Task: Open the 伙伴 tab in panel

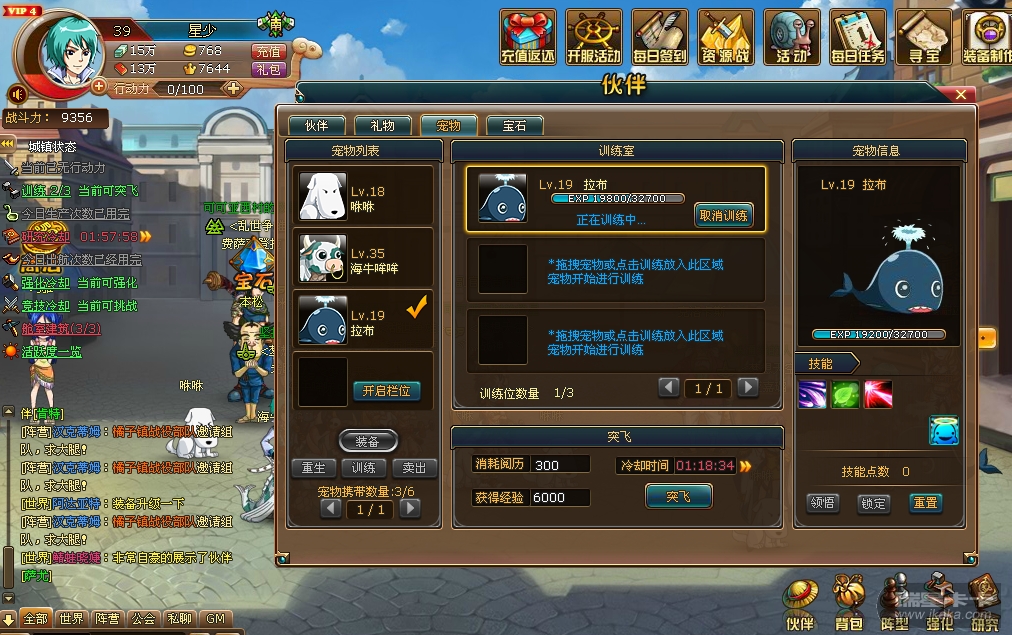Action: [316, 126]
